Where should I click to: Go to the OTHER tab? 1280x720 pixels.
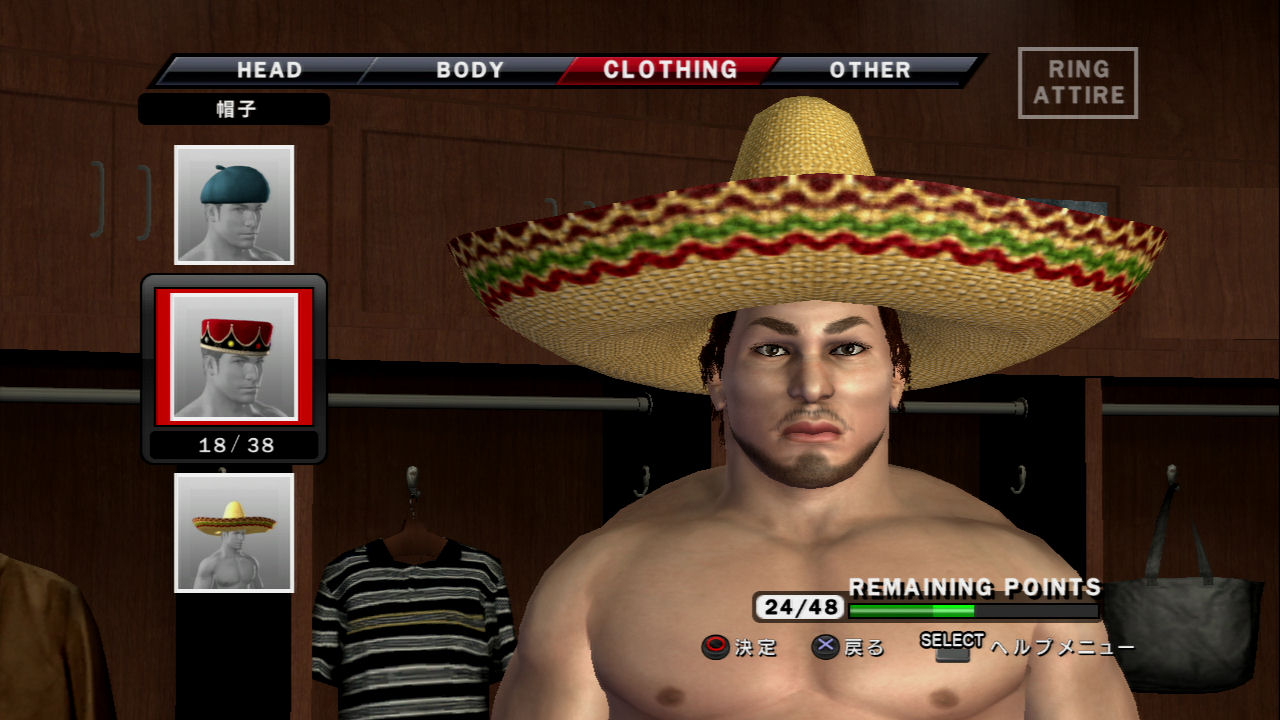coord(870,70)
